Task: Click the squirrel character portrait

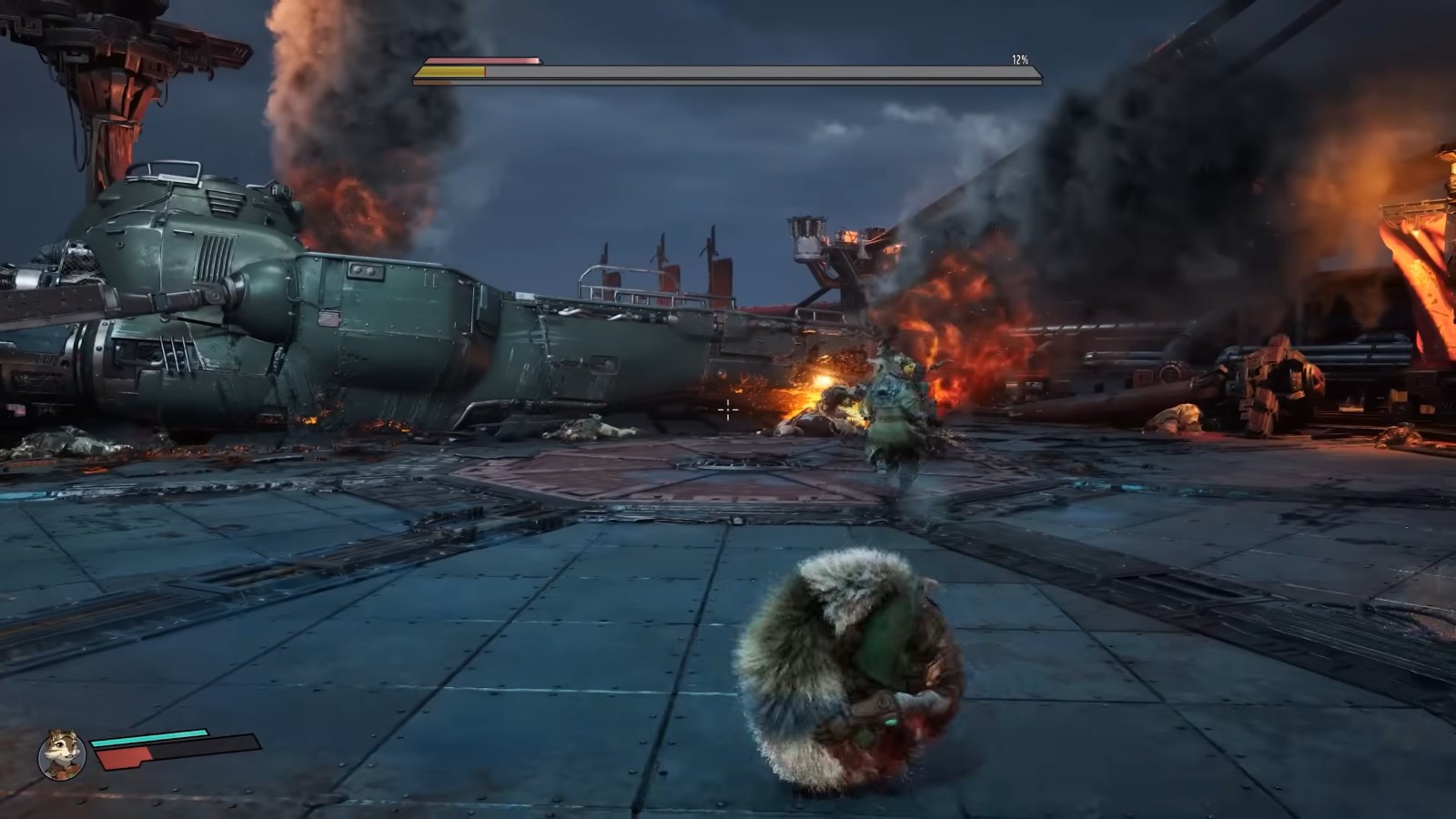Action: [62, 754]
